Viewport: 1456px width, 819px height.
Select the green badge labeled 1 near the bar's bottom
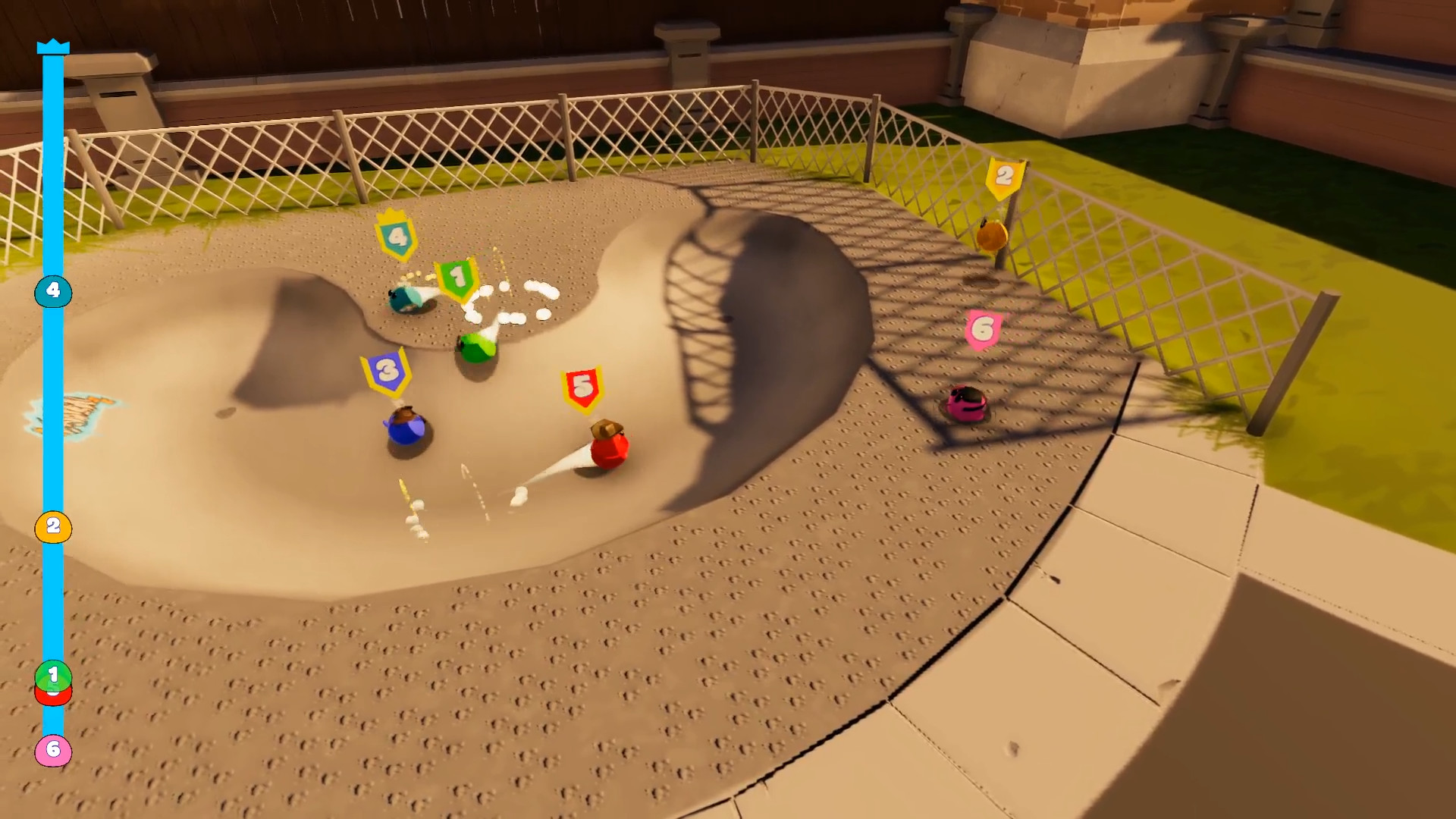click(52, 673)
